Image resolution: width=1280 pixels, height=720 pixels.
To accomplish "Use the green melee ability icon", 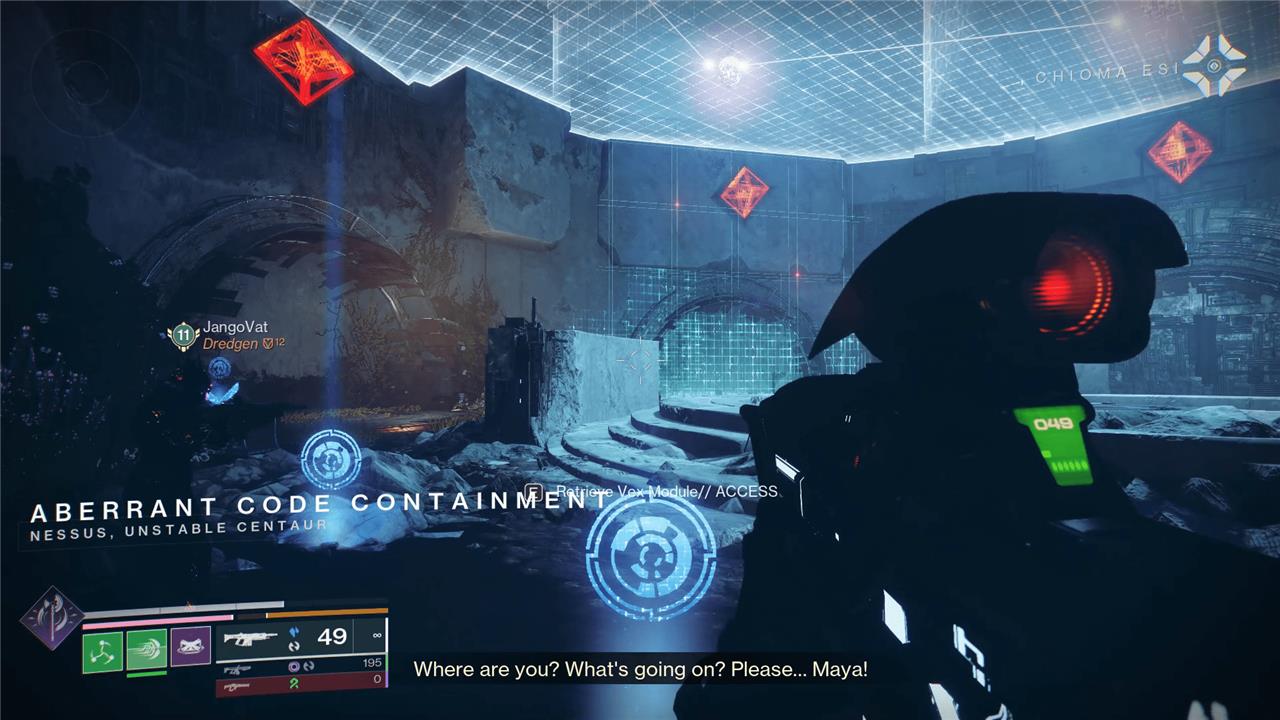I will tap(146, 649).
